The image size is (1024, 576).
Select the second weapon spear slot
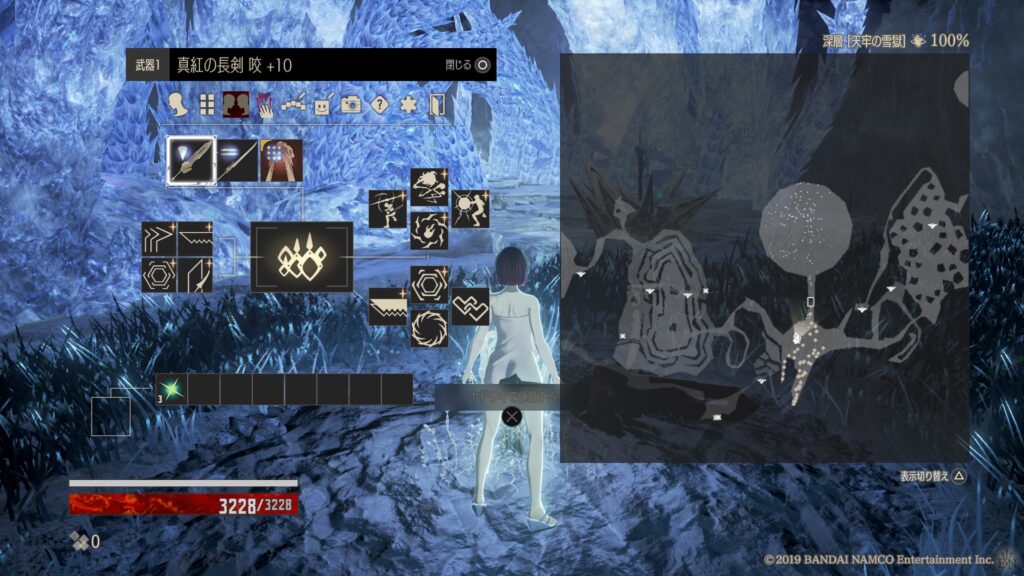(237, 161)
